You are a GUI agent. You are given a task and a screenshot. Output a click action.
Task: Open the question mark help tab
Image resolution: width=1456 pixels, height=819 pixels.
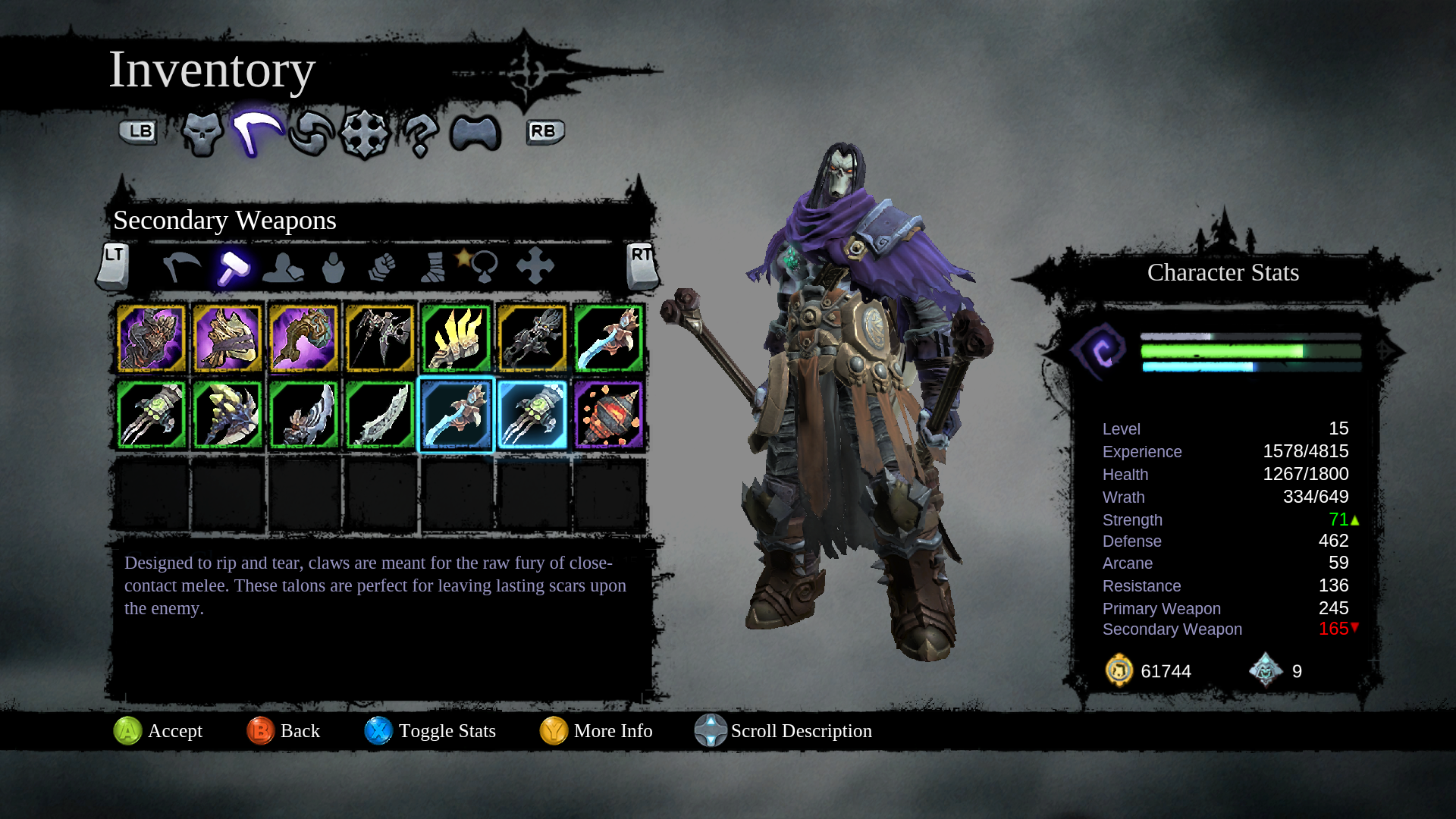420,135
